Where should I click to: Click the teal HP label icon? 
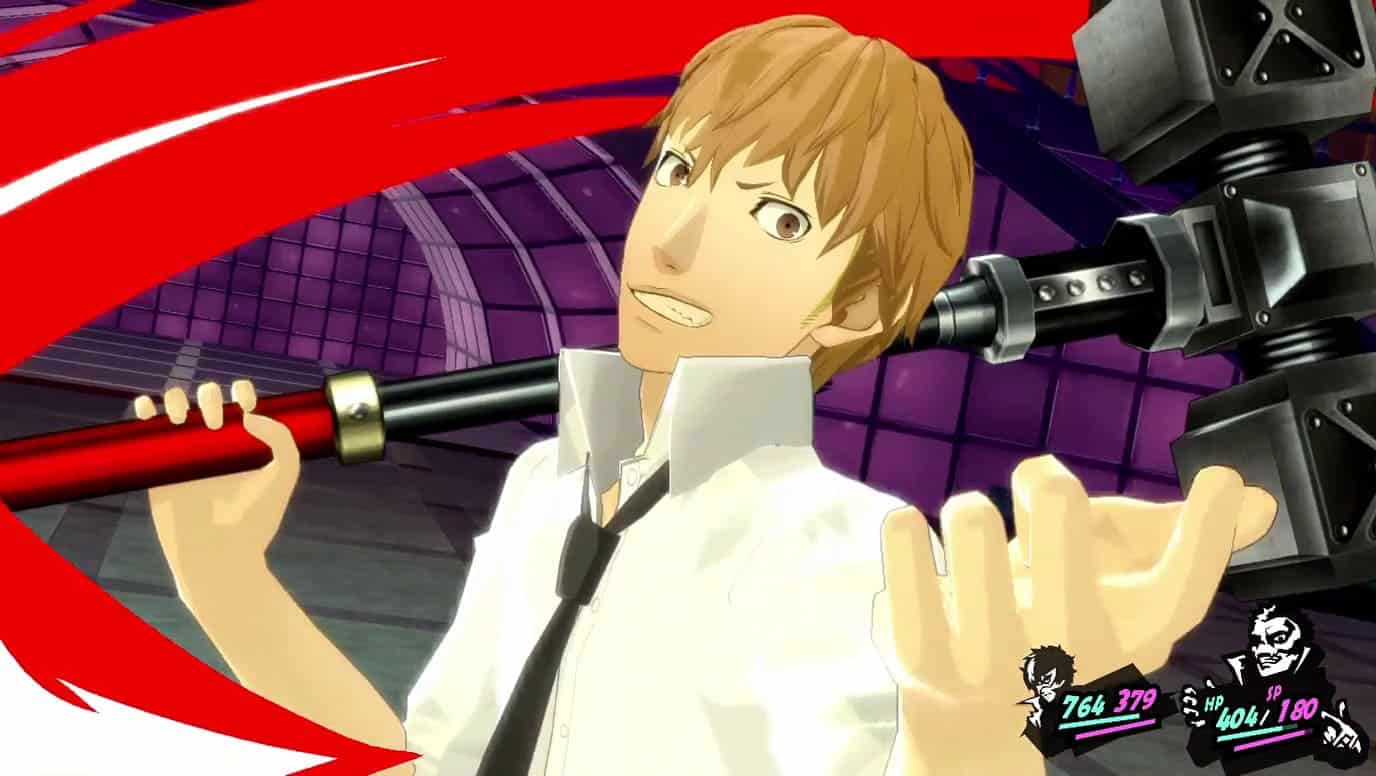[x=1212, y=704]
